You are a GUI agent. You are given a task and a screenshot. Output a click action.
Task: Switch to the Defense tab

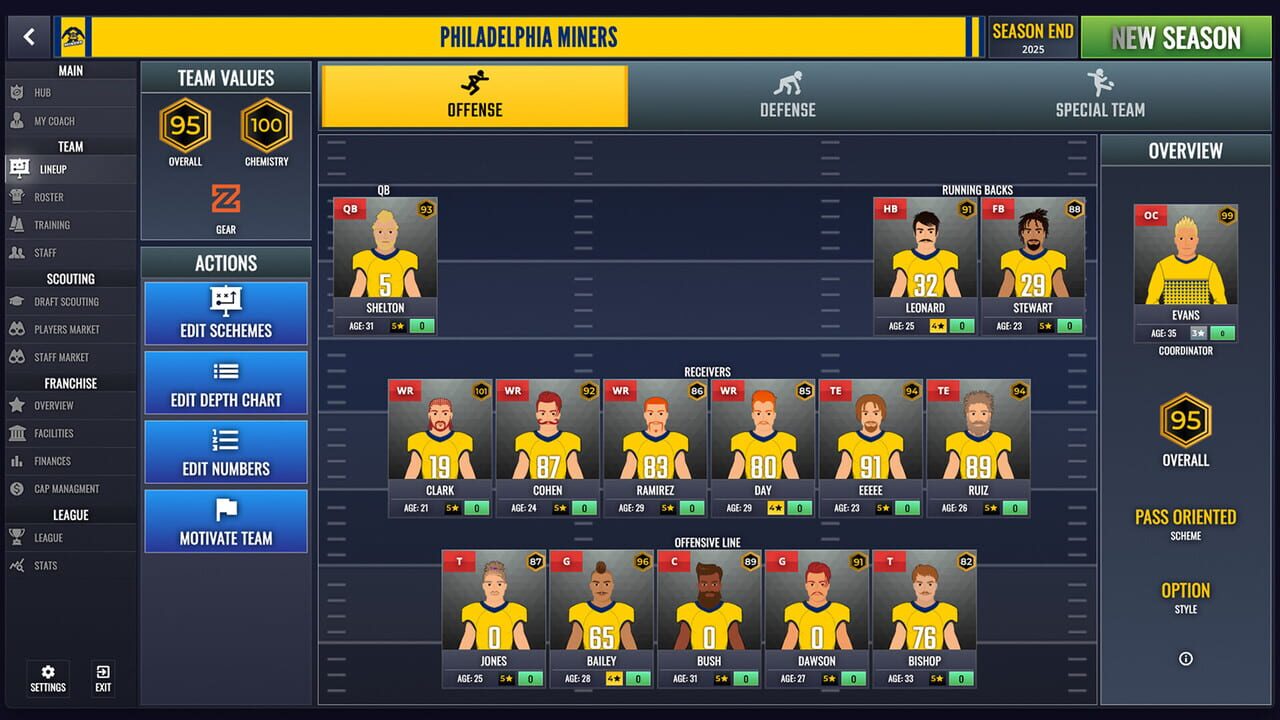[x=787, y=97]
